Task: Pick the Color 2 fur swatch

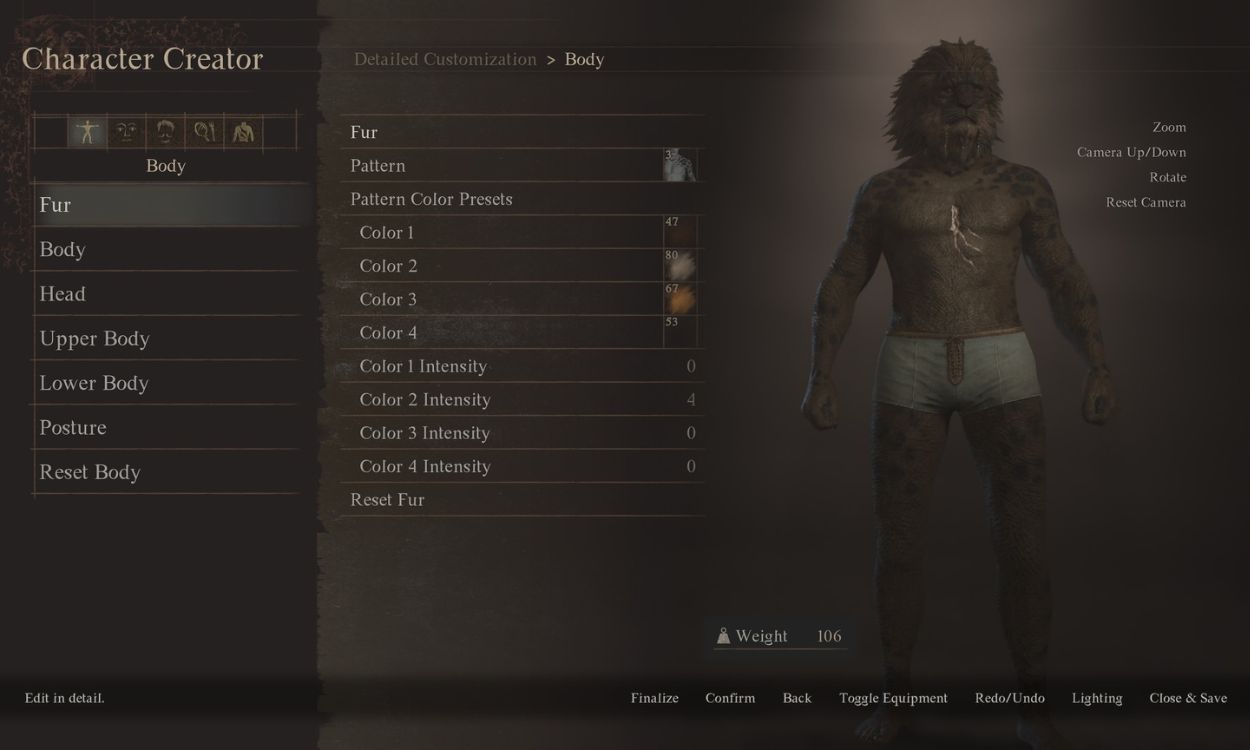Action: click(680, 266)
